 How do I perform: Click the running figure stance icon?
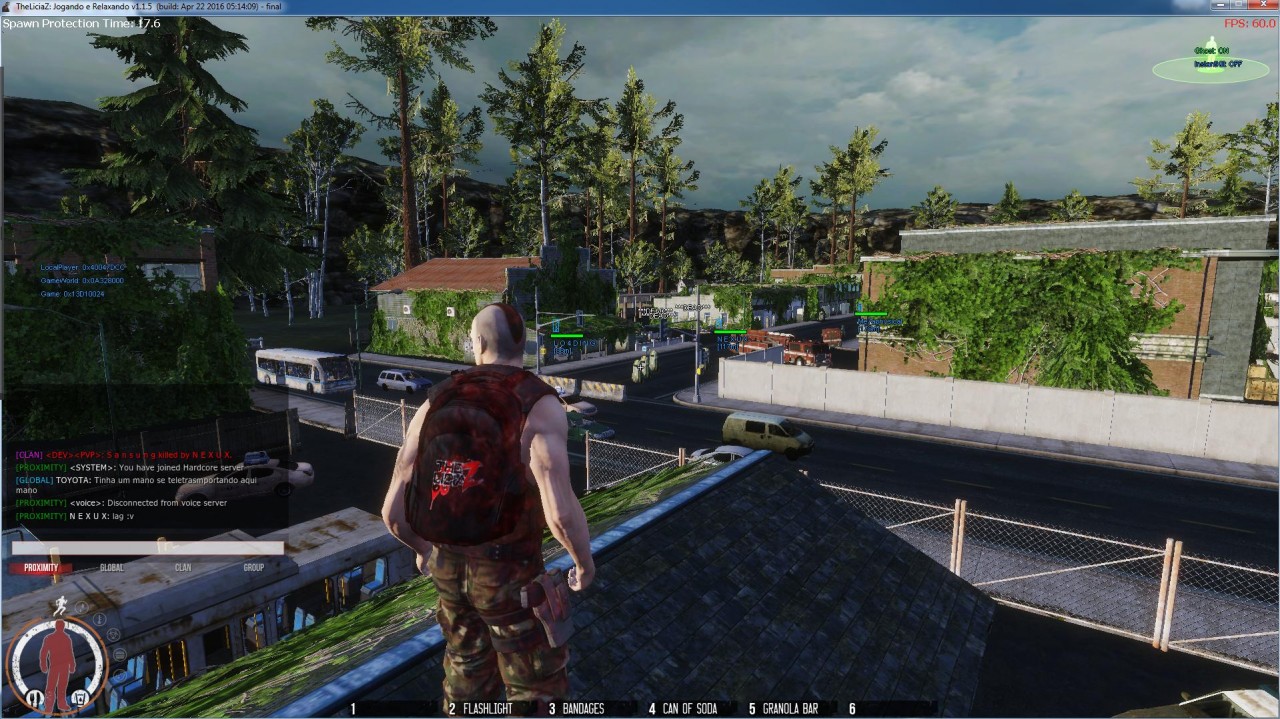pyautogui.click(x=62, y=605)
